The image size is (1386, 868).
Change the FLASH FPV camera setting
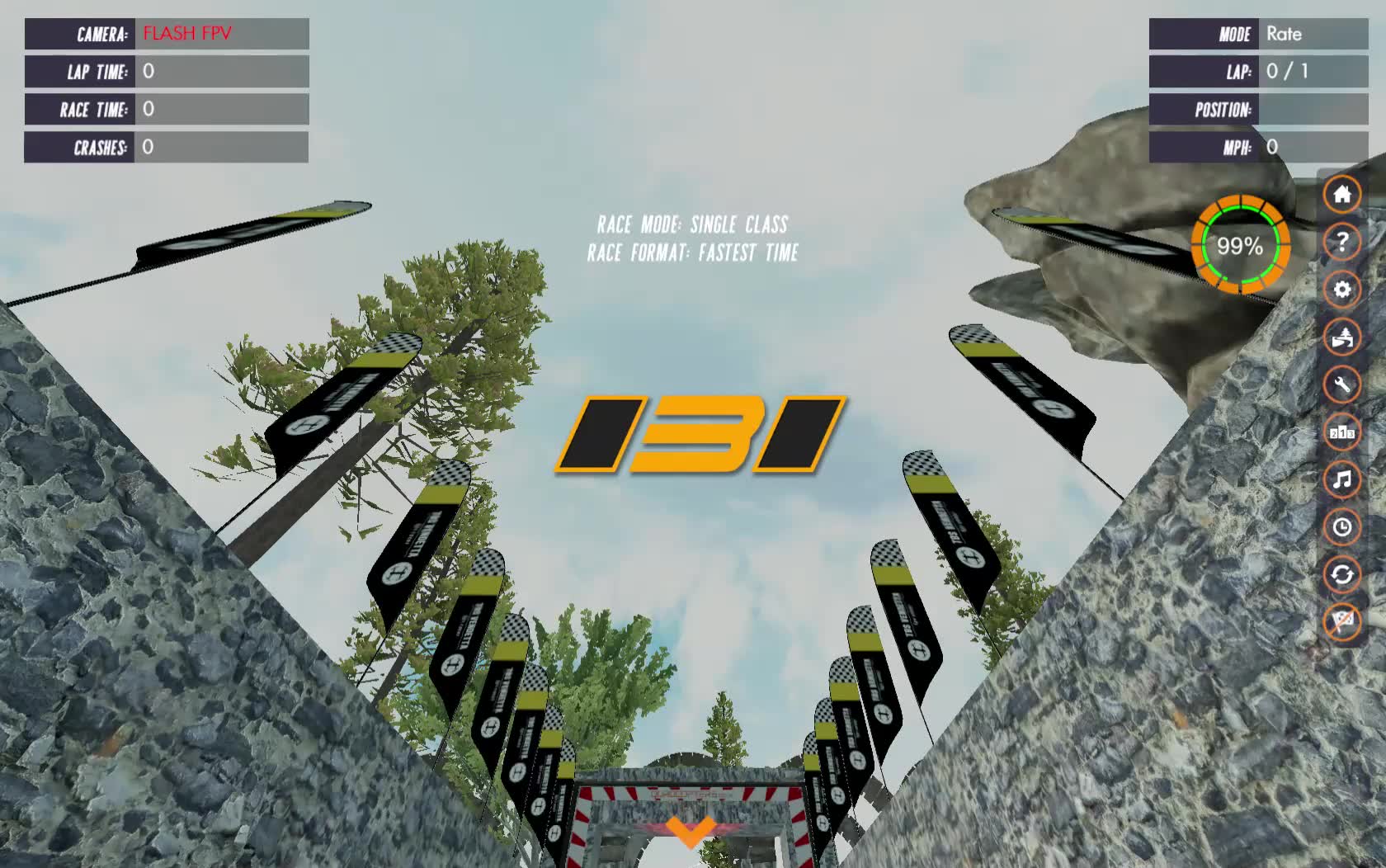click(x=221, y=34)
